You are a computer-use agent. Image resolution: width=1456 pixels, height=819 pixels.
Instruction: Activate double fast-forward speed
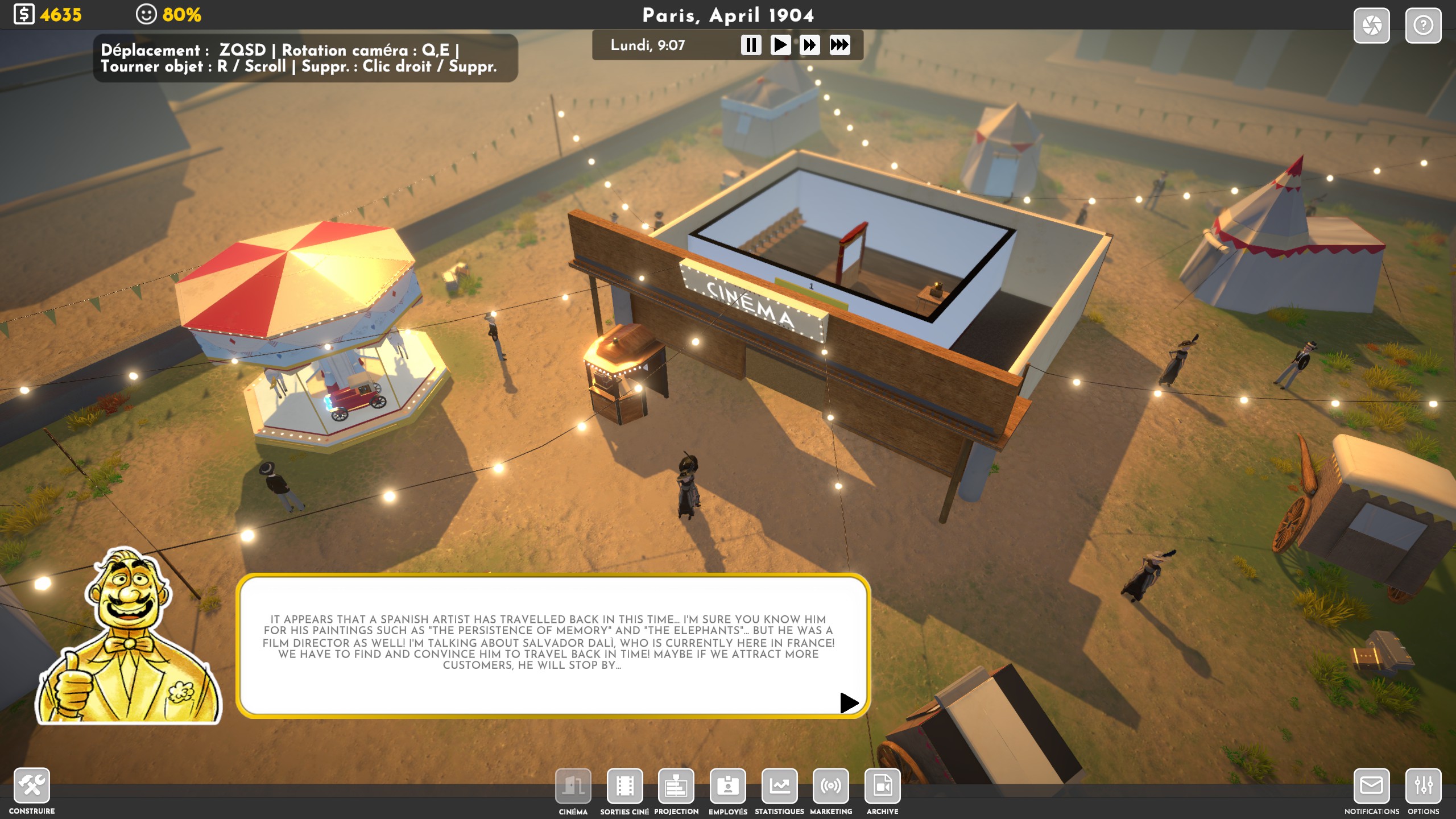point(809,45)
